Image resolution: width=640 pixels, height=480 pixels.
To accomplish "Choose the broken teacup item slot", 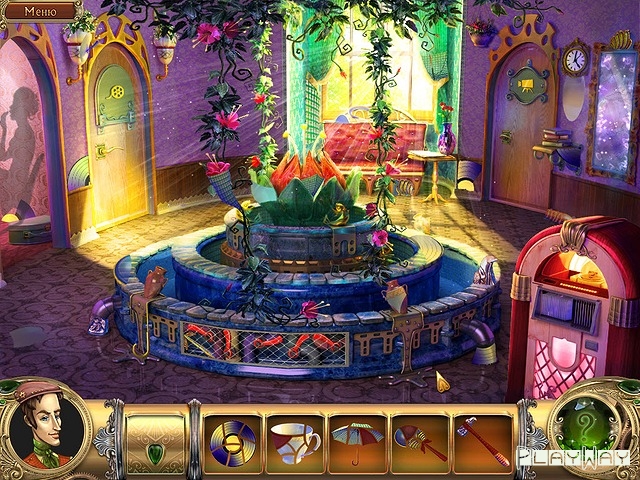I will (294, 439).
